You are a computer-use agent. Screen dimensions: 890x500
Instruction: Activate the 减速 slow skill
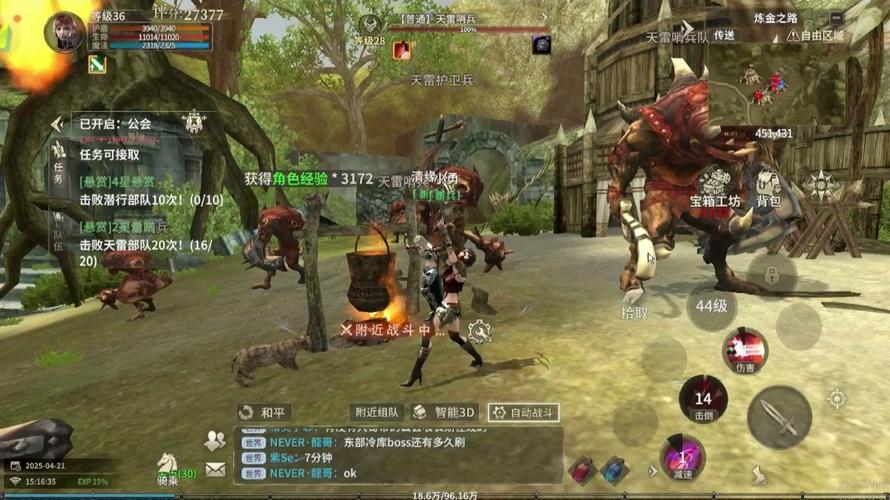click(682, 458)
